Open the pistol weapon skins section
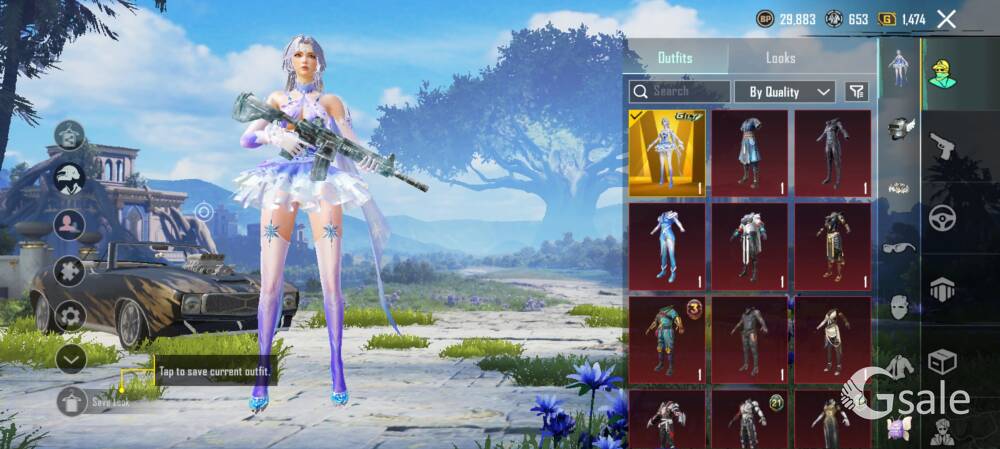 [x=942, y=147]
